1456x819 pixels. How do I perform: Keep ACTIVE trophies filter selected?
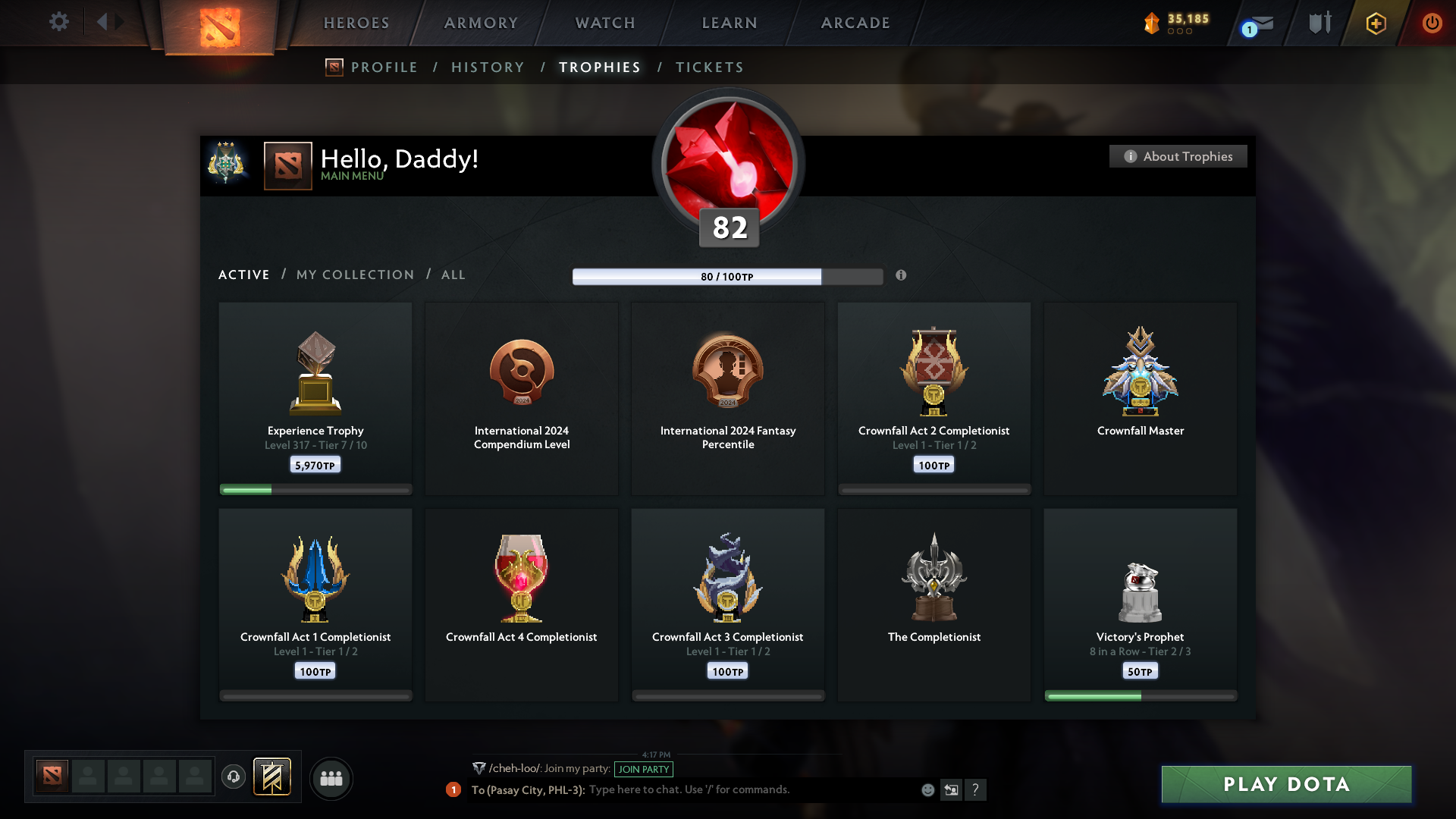click(x=243, y=275)
